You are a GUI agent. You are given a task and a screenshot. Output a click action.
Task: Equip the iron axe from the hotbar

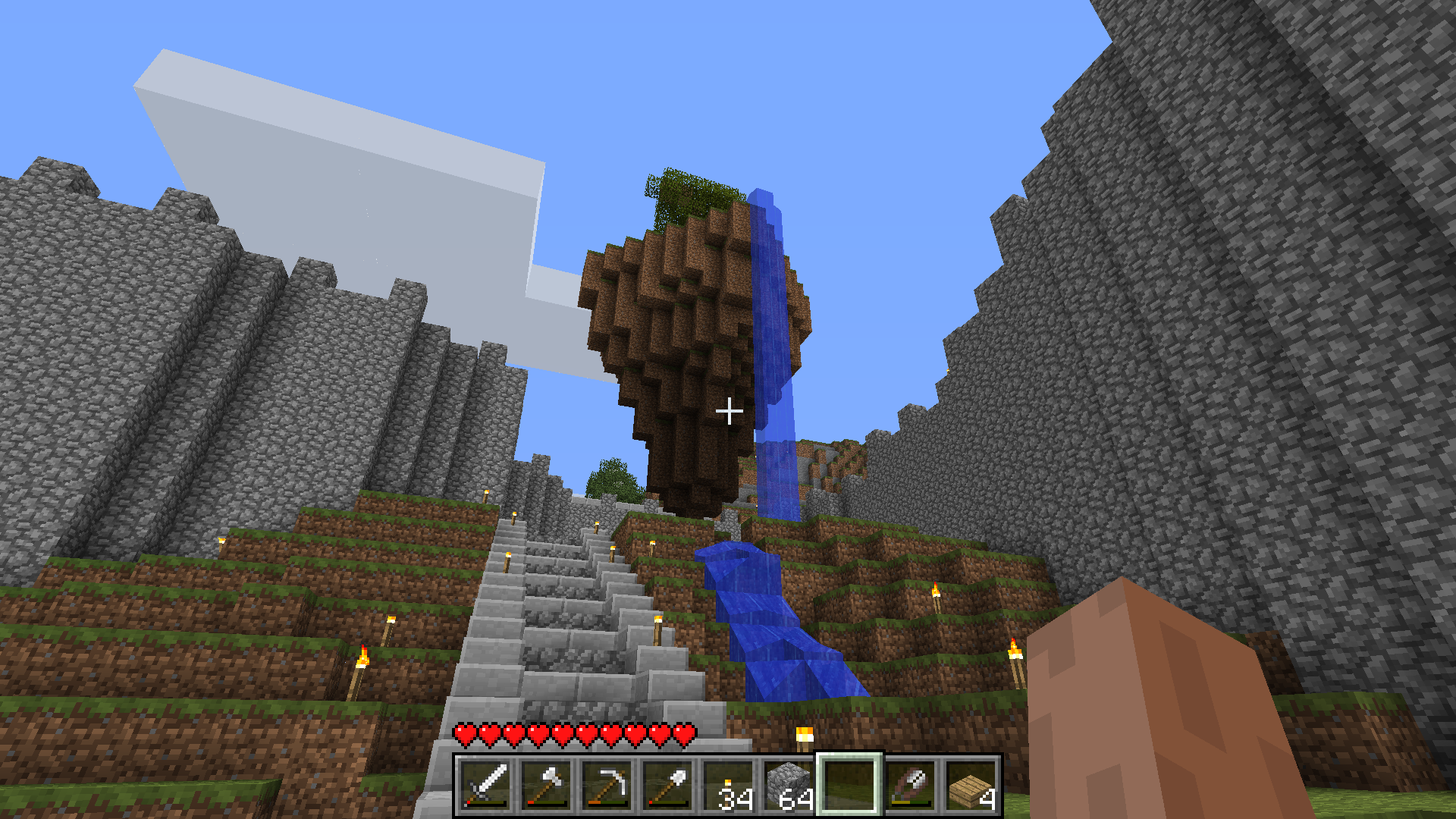coord(546,786)
